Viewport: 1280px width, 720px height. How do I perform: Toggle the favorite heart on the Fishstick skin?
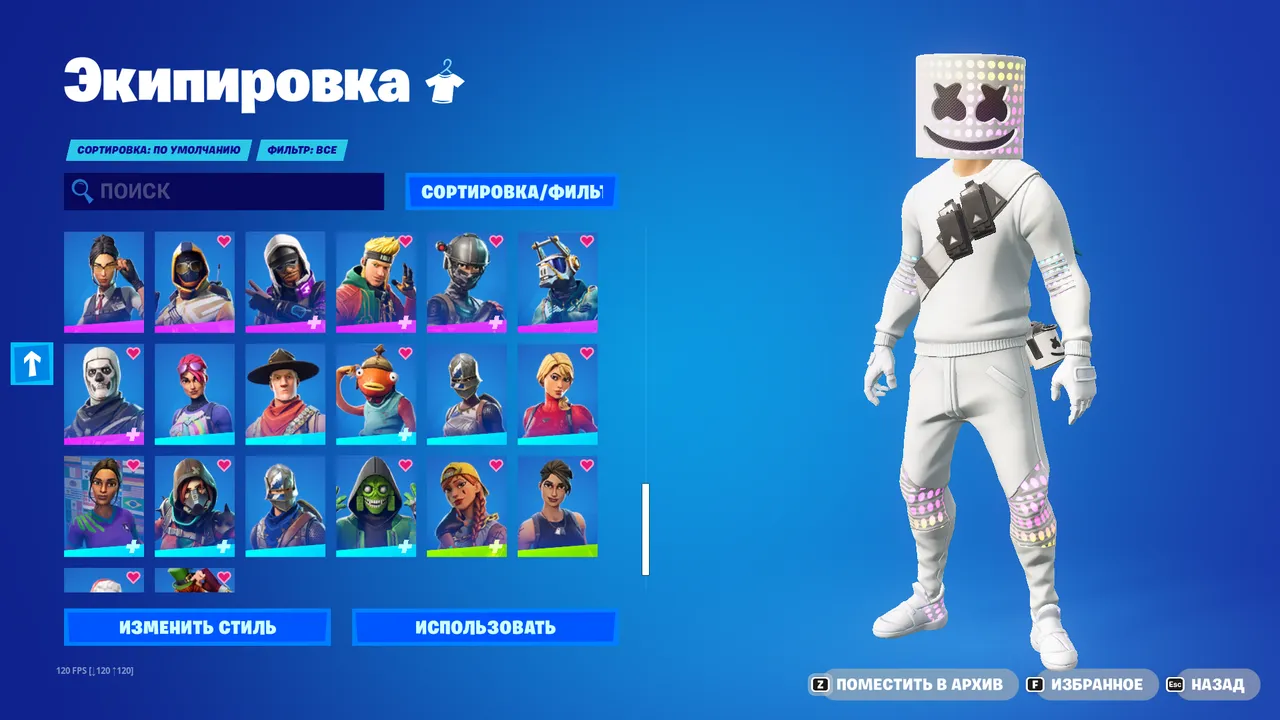[403, 355]
